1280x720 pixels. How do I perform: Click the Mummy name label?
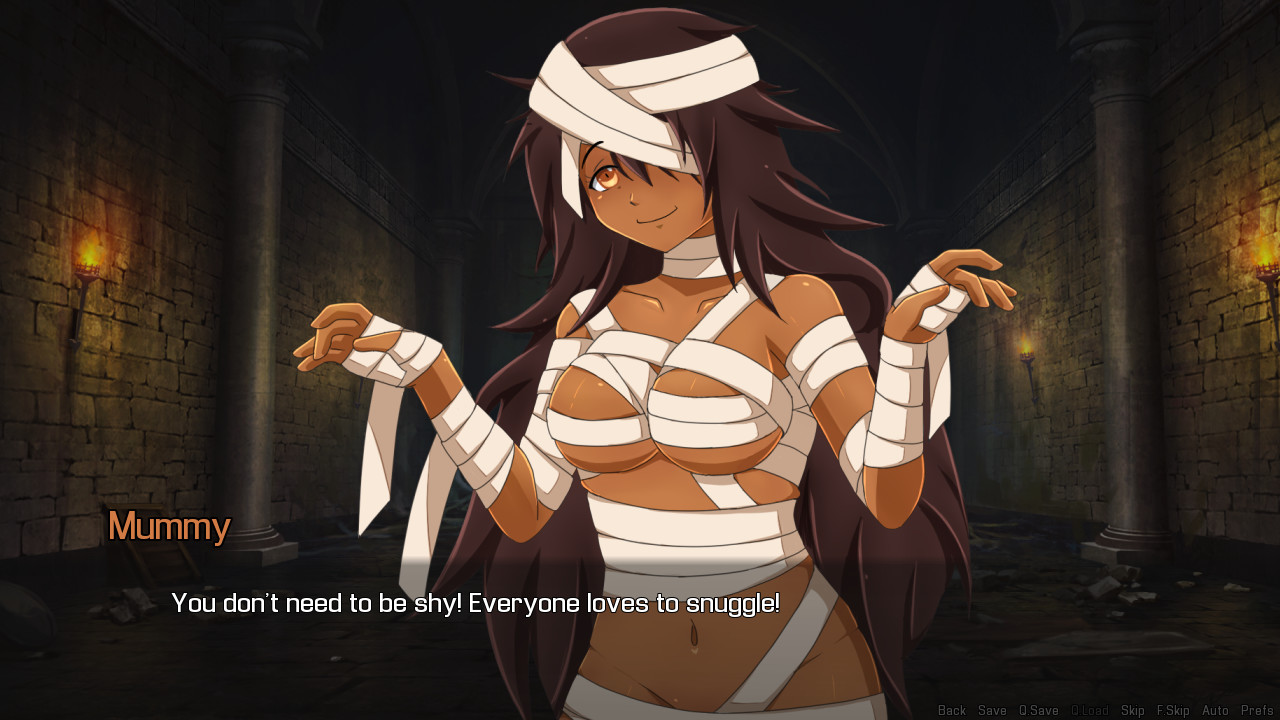pos(168,527)
